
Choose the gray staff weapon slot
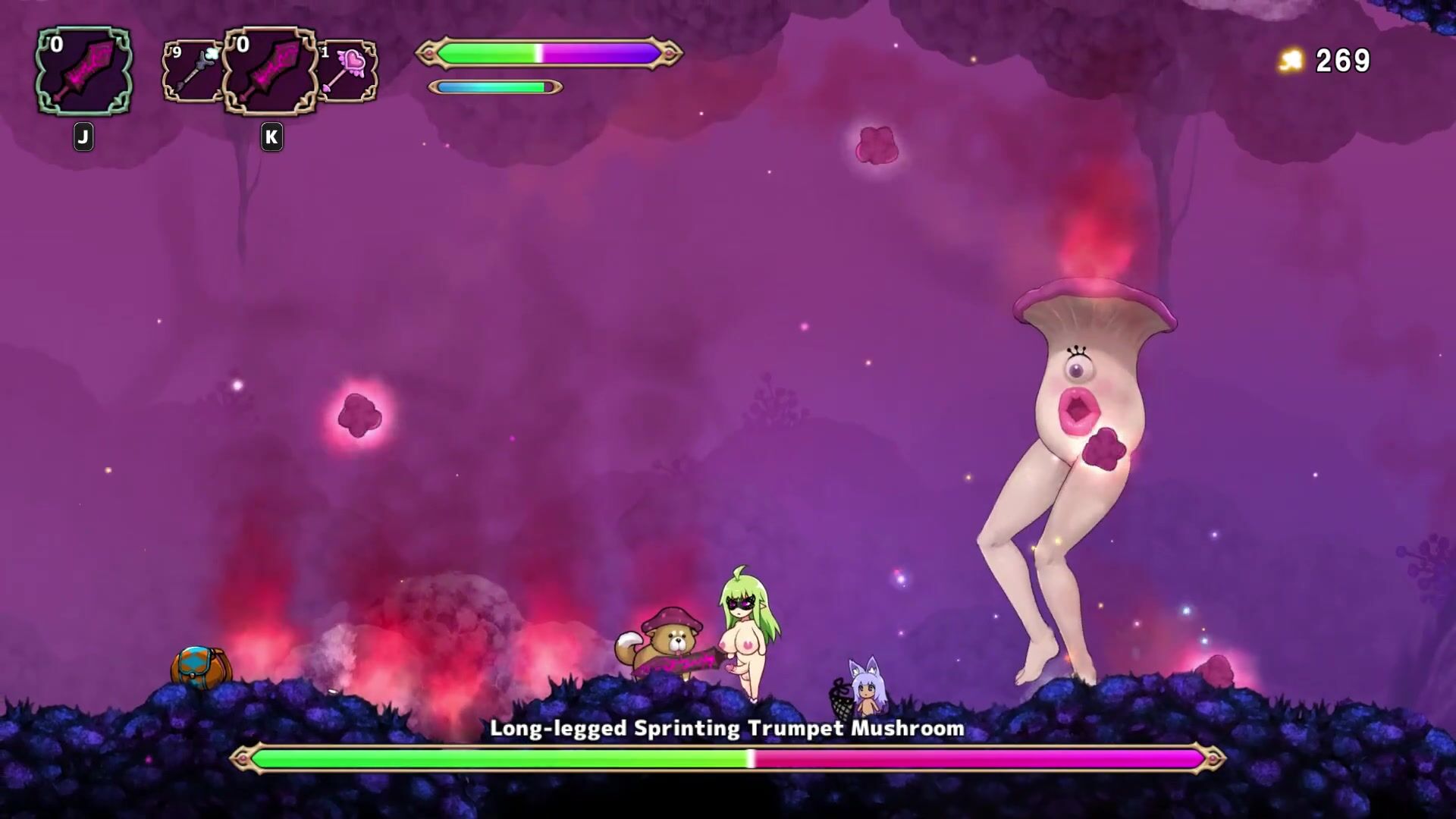coord(192,71)
